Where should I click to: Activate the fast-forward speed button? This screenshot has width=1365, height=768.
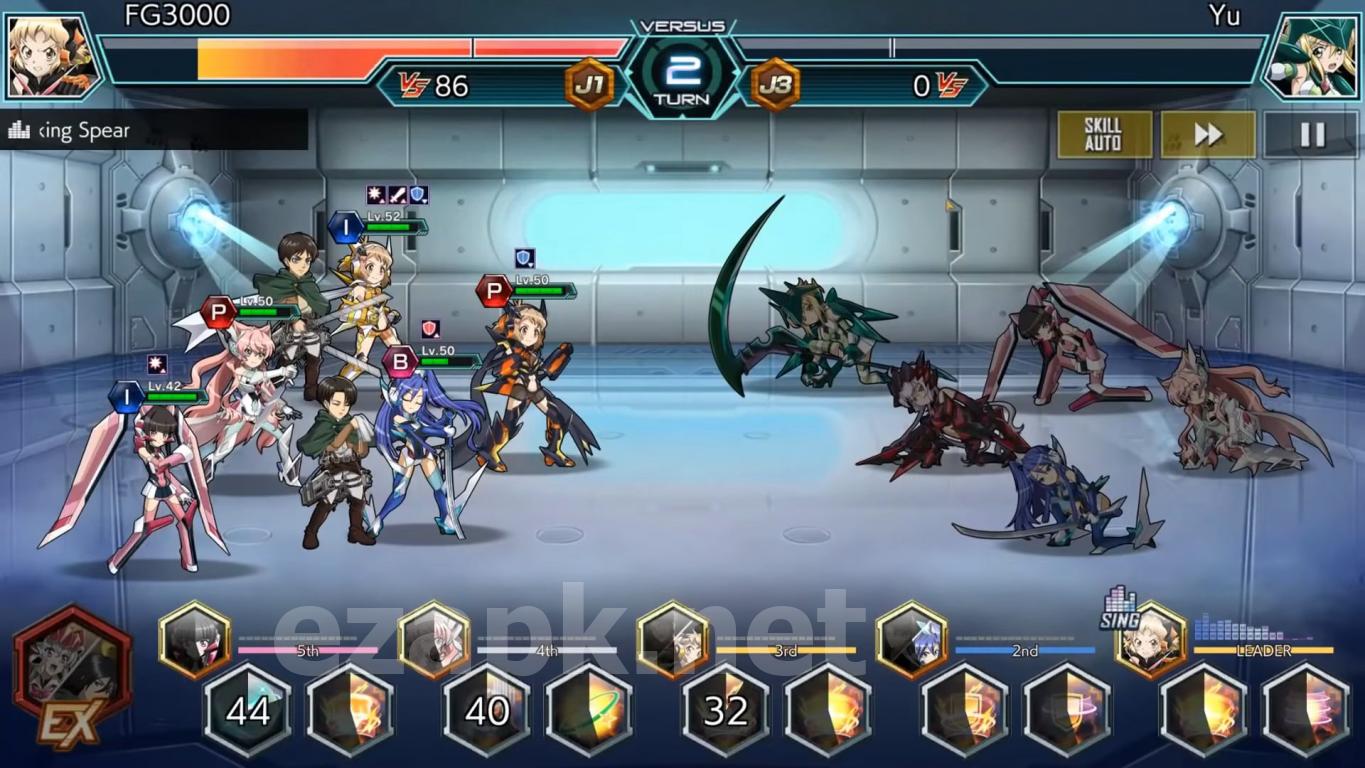pos(1208,135)
